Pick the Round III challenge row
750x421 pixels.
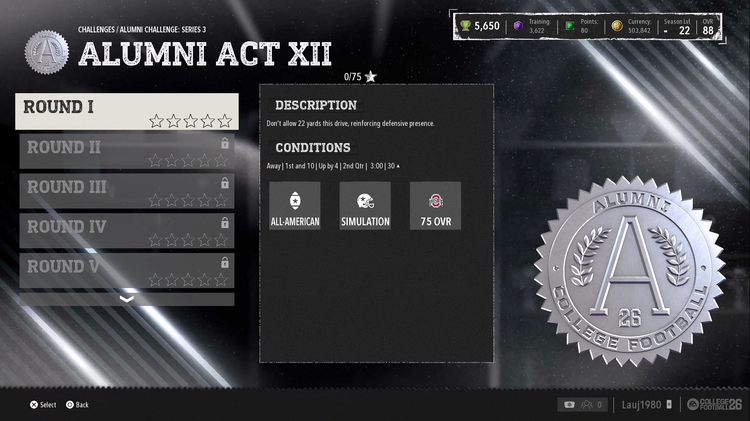(x=126, y=191)
